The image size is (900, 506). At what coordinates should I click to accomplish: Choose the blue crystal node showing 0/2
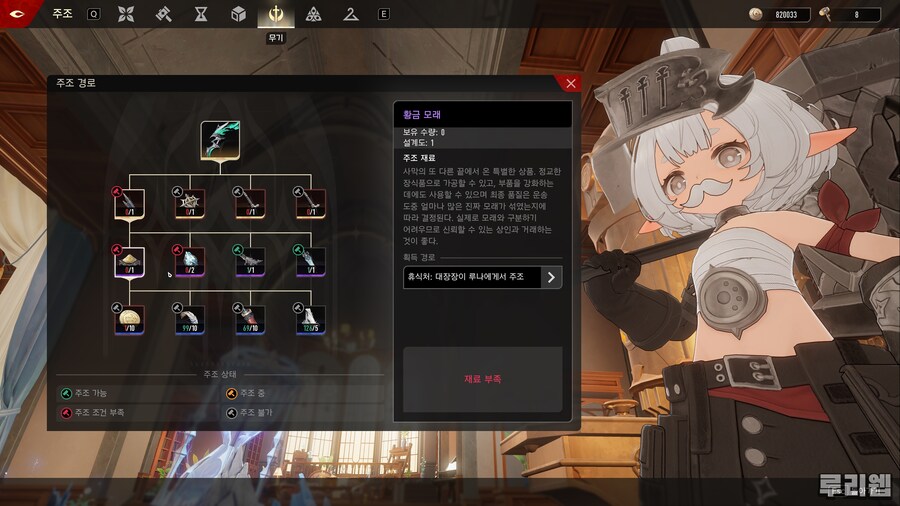[190, 262]
